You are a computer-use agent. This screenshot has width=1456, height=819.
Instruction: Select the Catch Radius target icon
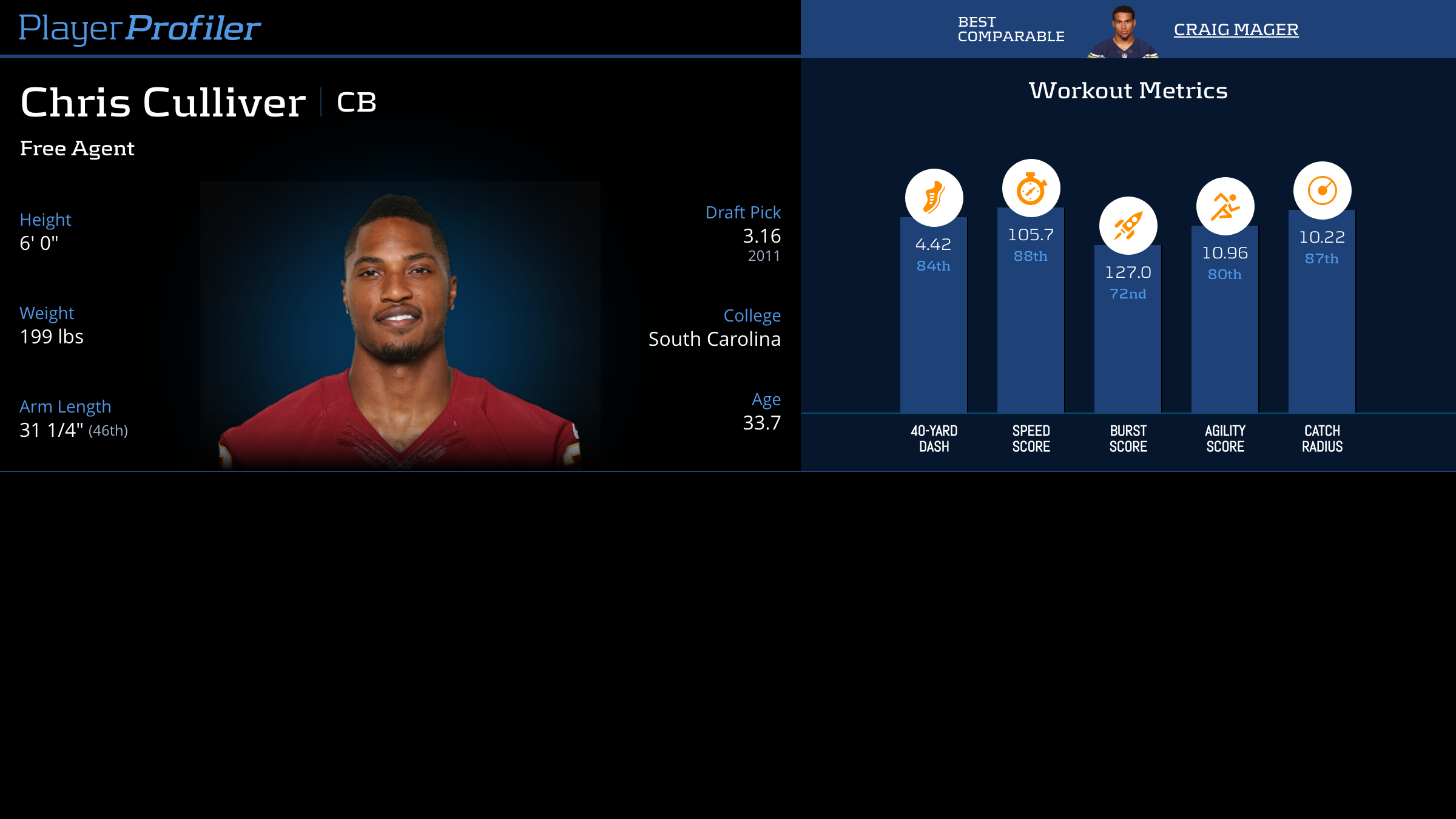(x=1322, y=190)
